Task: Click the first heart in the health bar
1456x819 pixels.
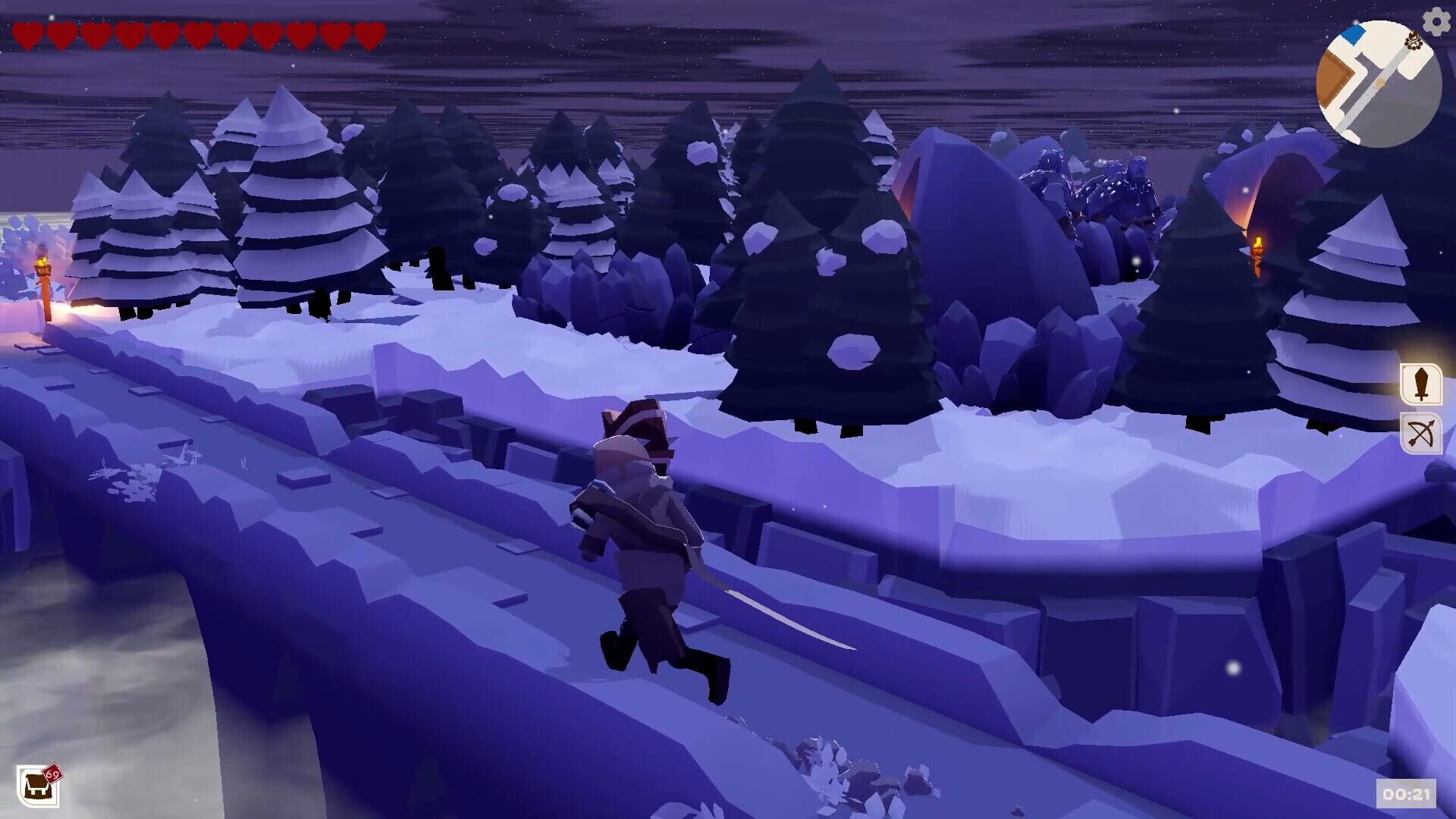Action: 27,34
